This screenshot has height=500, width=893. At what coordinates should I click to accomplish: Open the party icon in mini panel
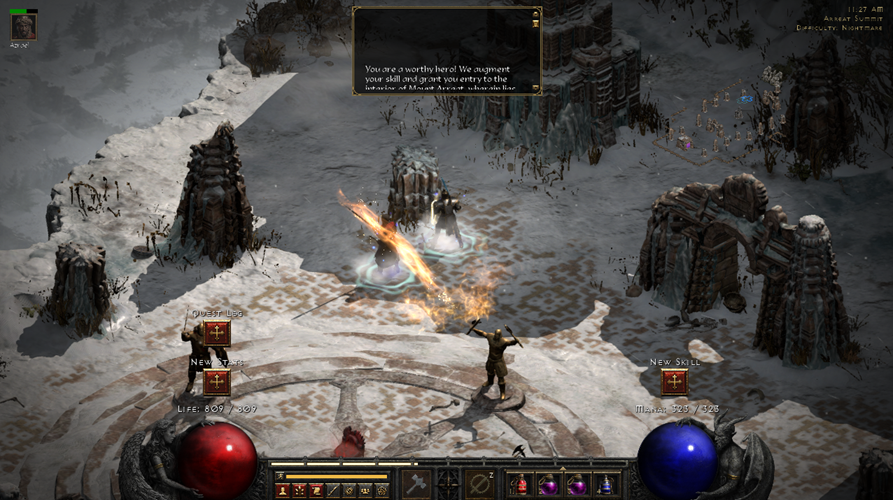click(365, 490)
